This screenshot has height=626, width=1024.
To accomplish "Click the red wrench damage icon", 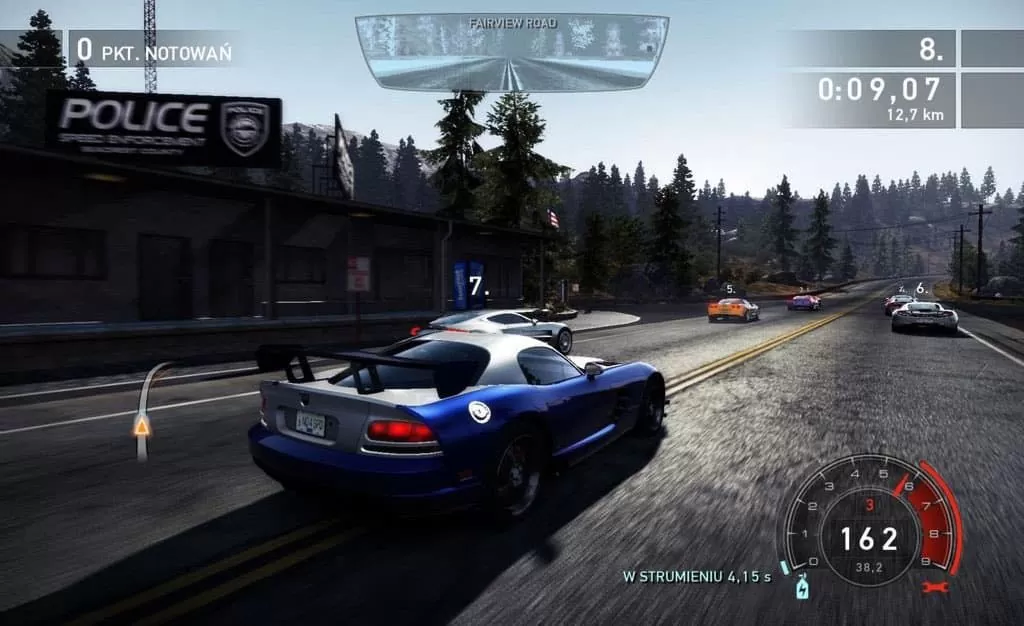I will [934, 587].
